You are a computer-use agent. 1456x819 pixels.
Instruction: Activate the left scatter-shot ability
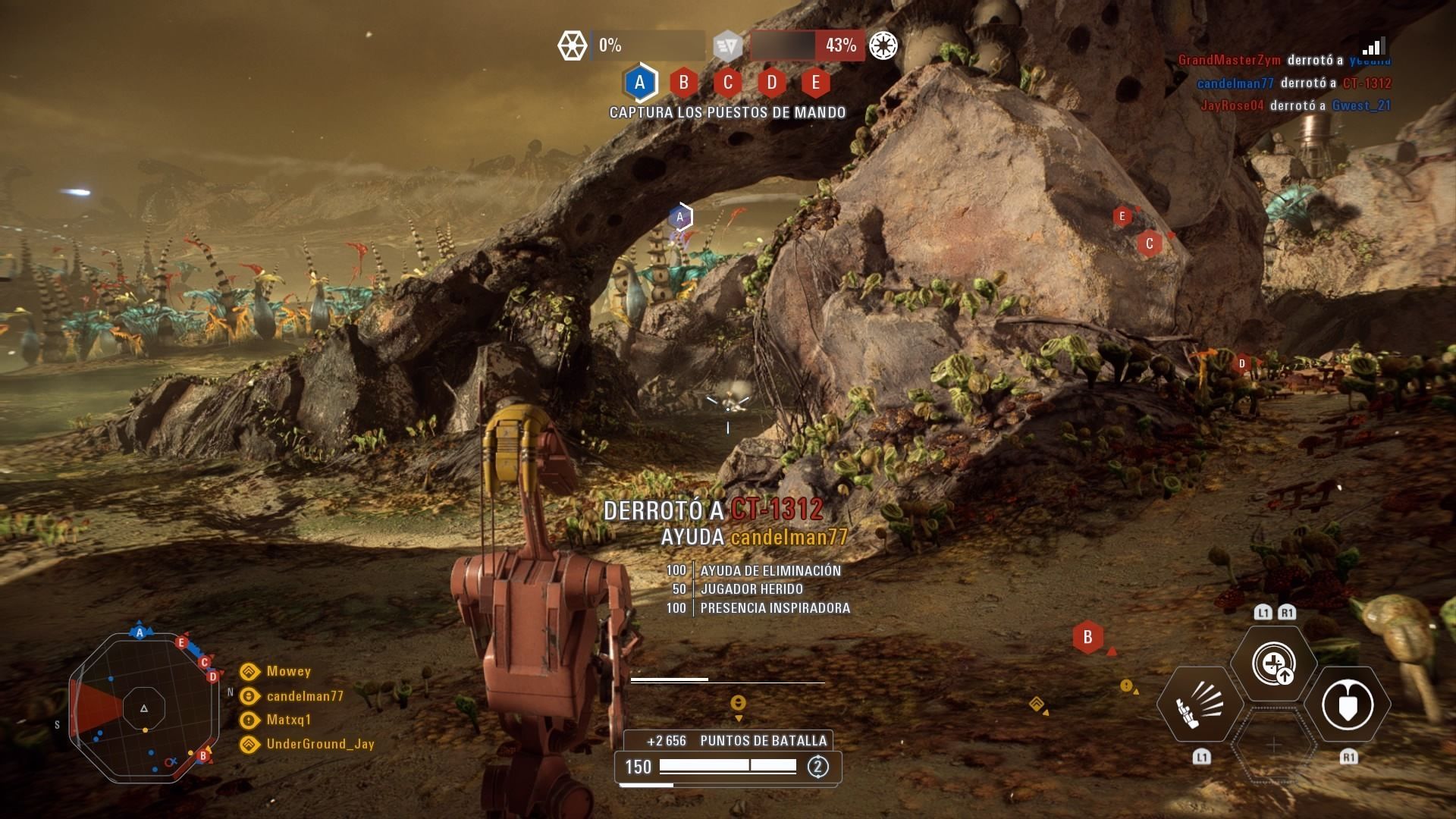[1200, 704]
